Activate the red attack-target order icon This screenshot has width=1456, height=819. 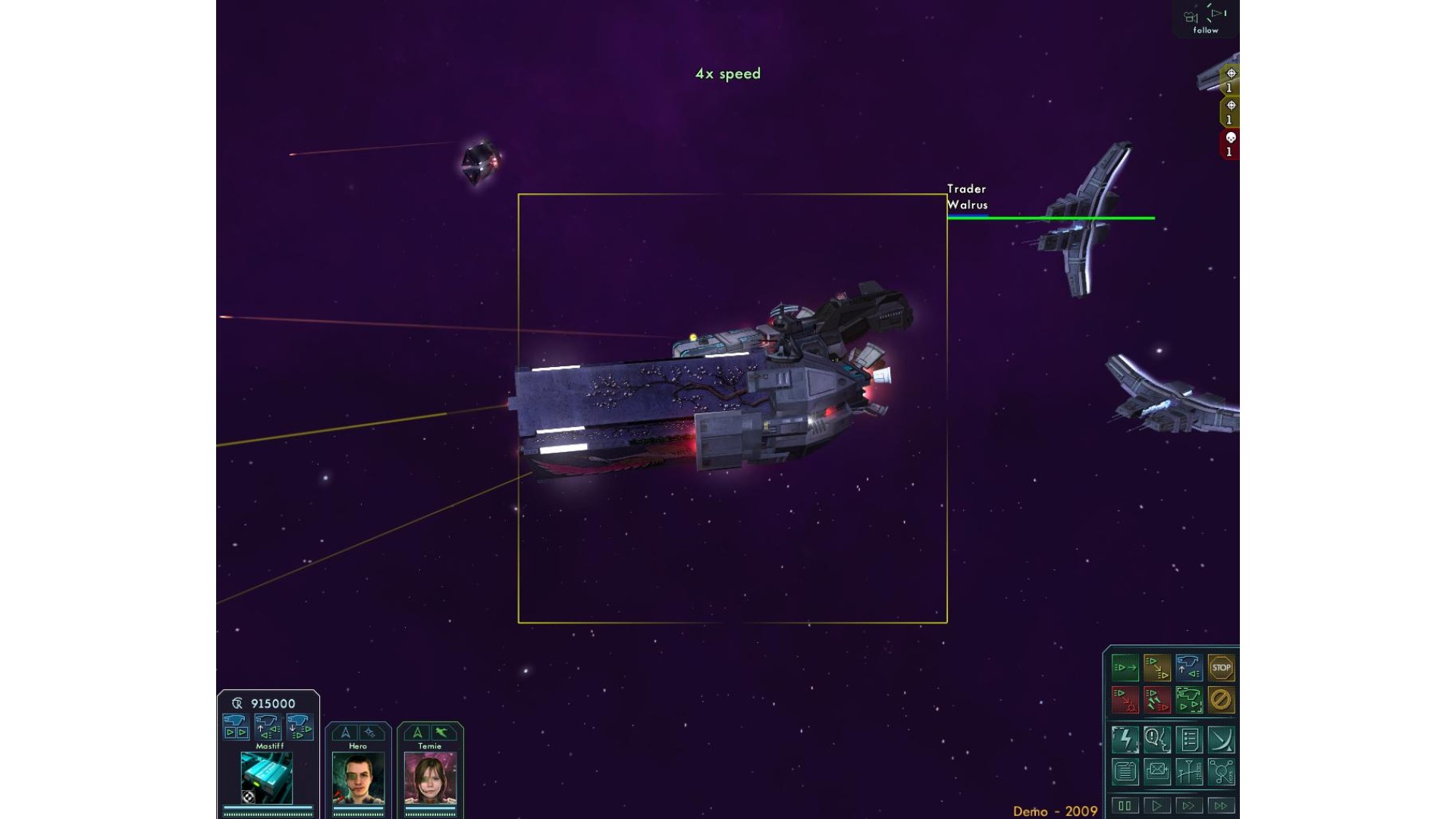pyautogui.click(x=1125, y=700)
